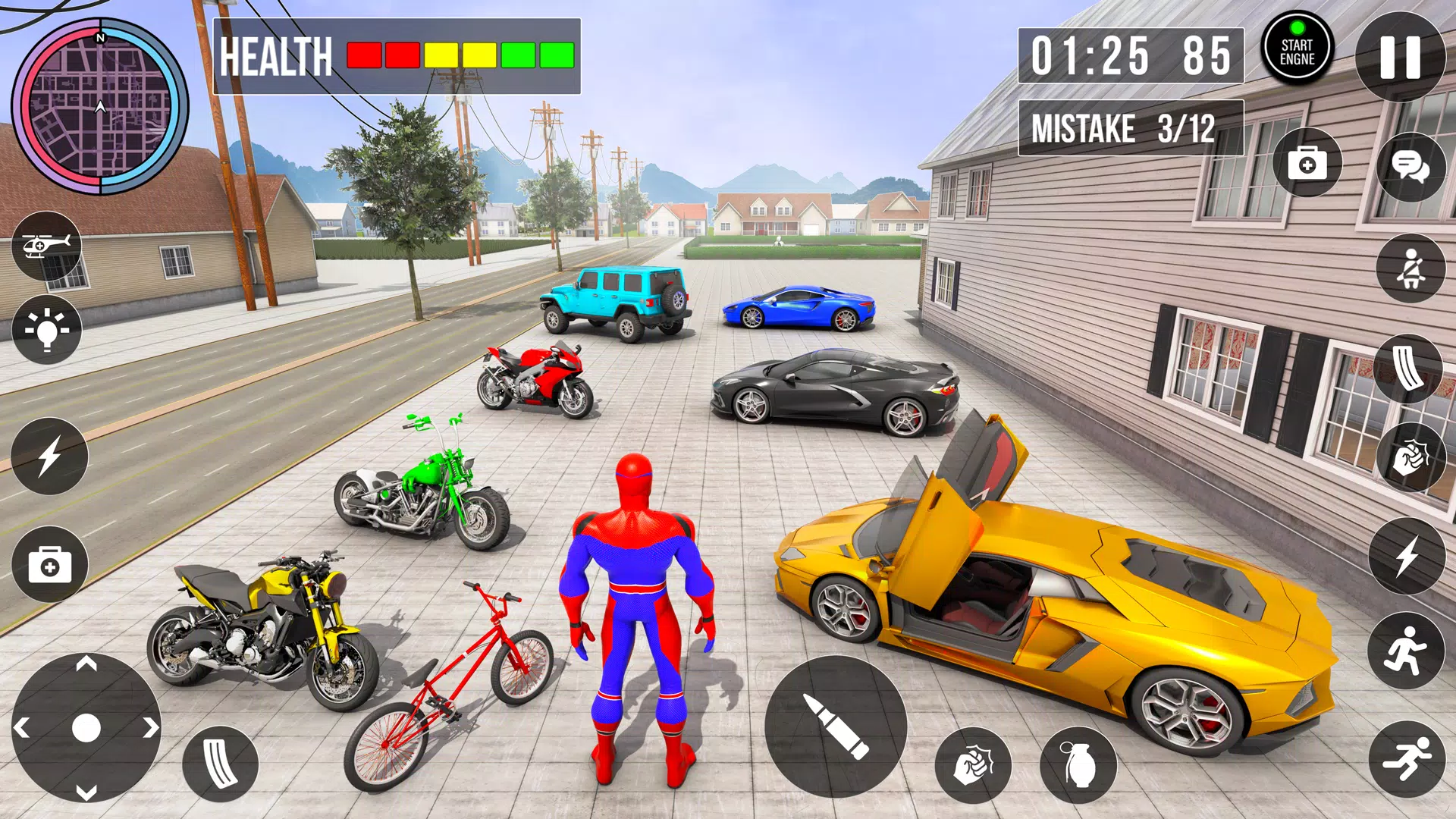Open the circular city minimap
The image size is (1456, 819).
point(100,106)
